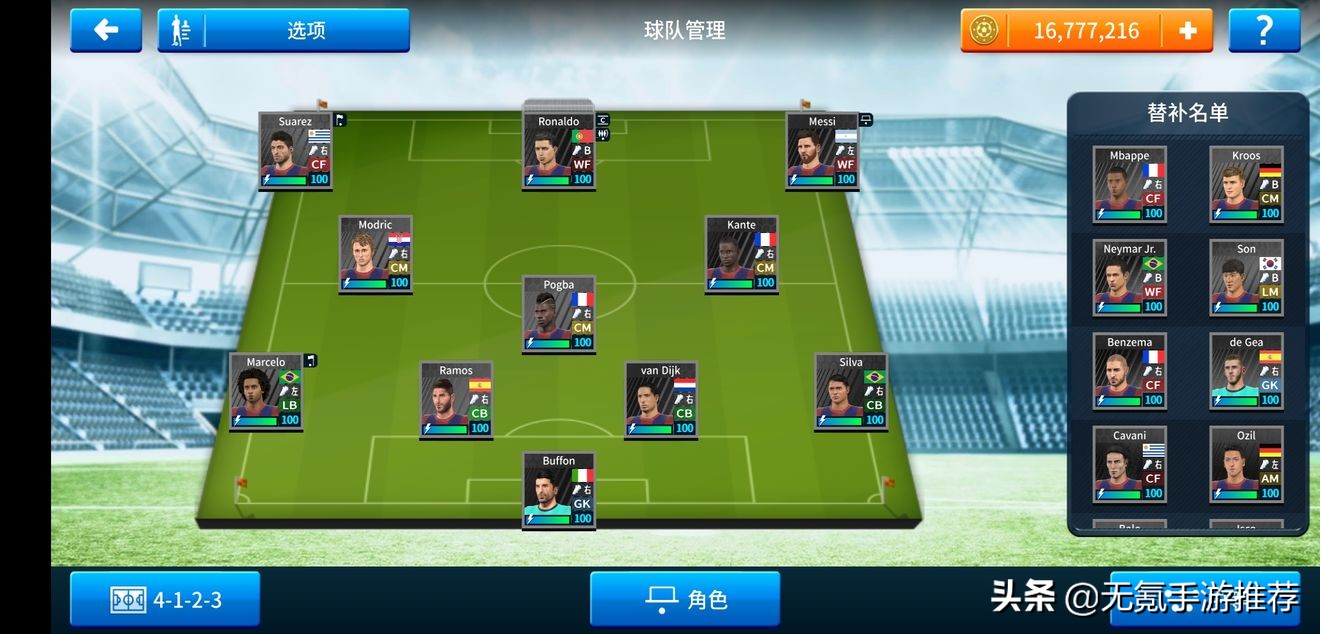Choose Messi's player card
1320x634 pixels.
point(822,151)
